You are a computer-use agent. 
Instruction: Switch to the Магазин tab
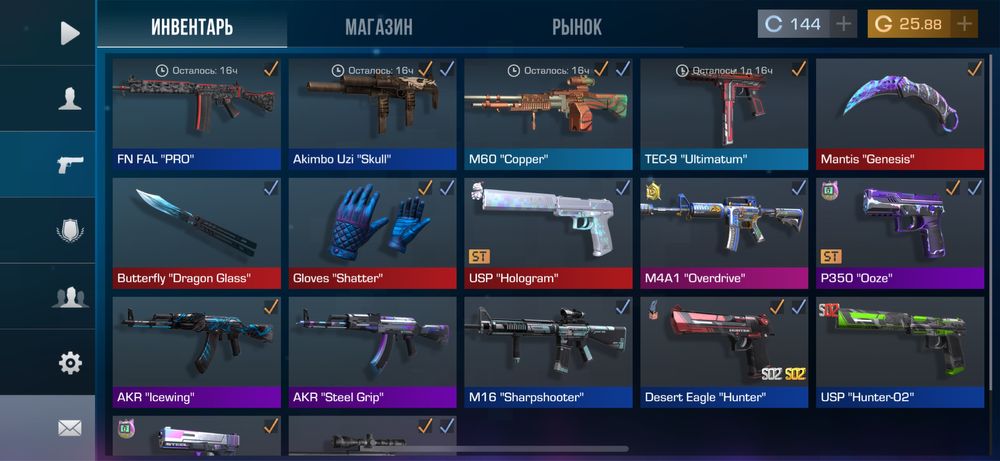[378, 27]
